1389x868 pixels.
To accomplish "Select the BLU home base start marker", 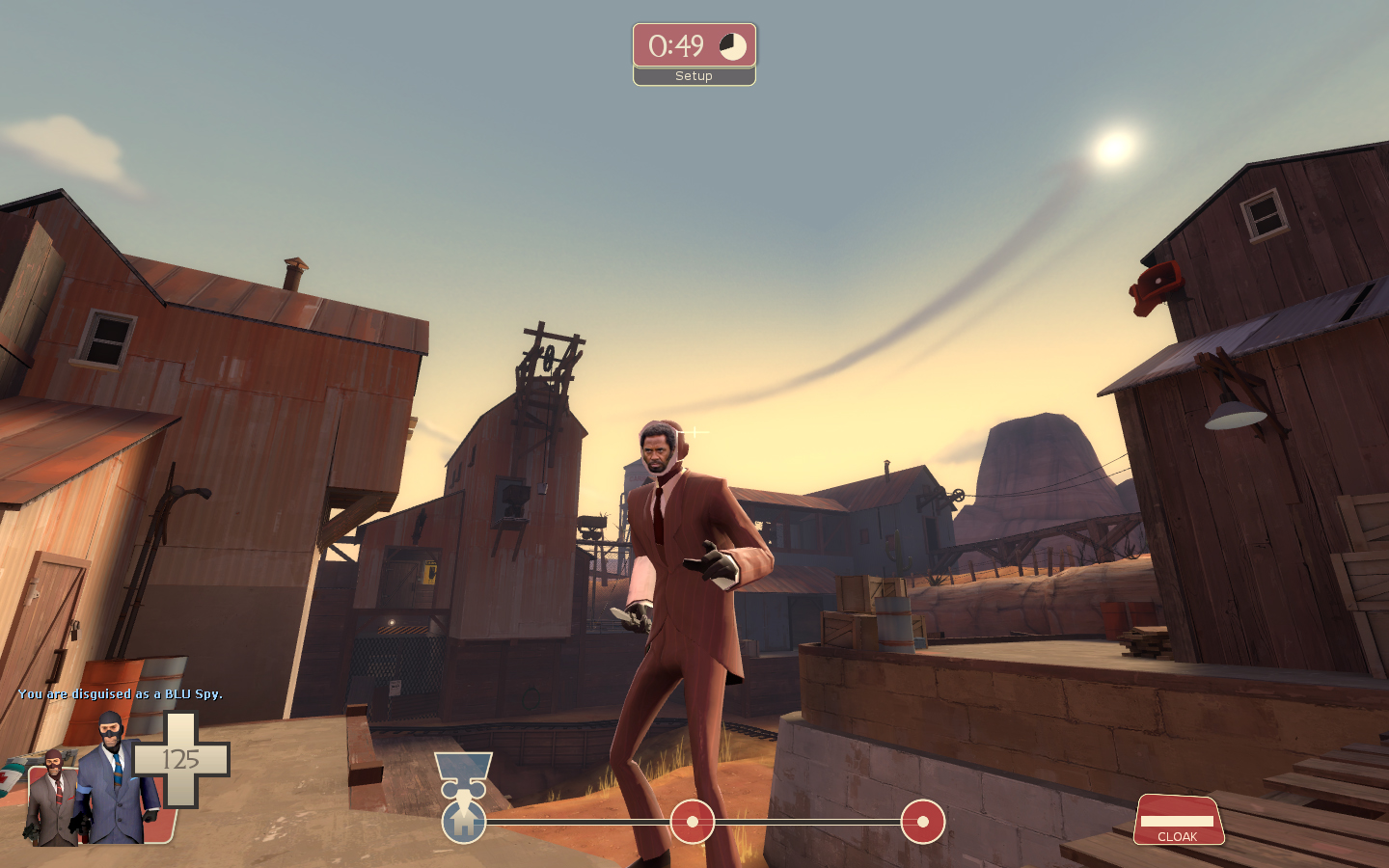I will [x=464, y=823].
